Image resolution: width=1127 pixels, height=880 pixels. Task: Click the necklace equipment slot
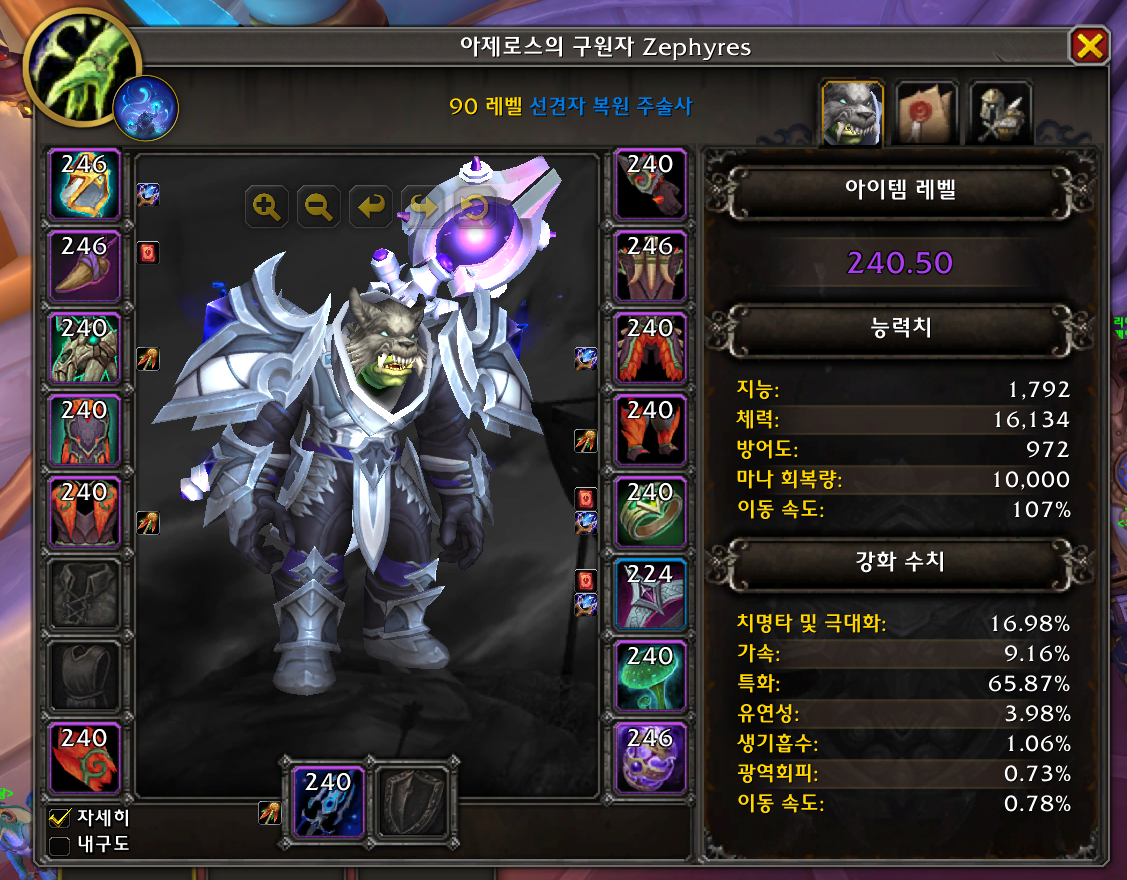(x=84, y=267)
